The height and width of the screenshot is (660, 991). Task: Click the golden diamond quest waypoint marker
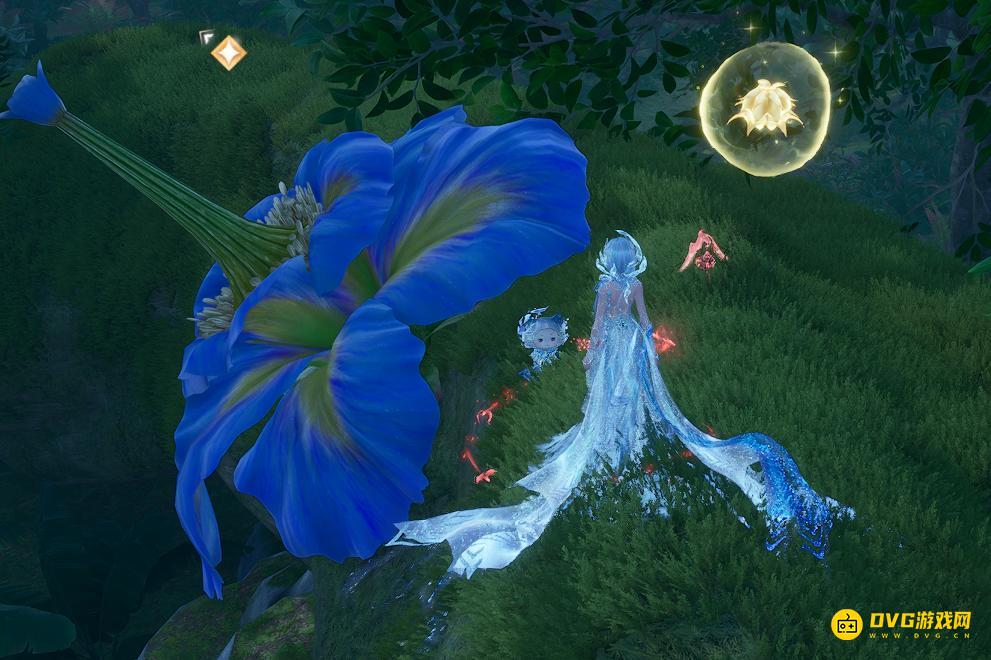[228, 53]
